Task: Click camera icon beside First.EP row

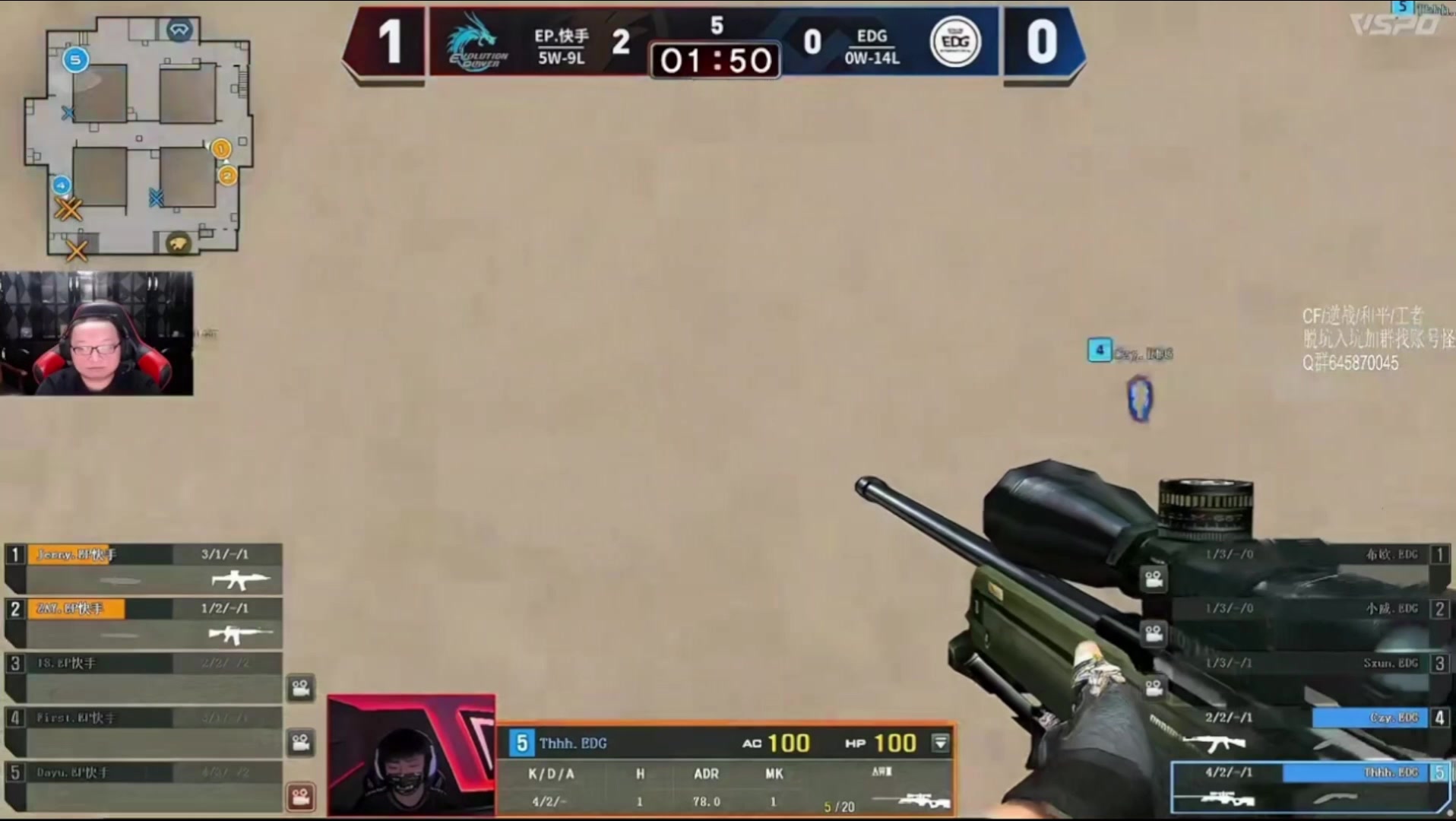Action: (x=301, y=742)
